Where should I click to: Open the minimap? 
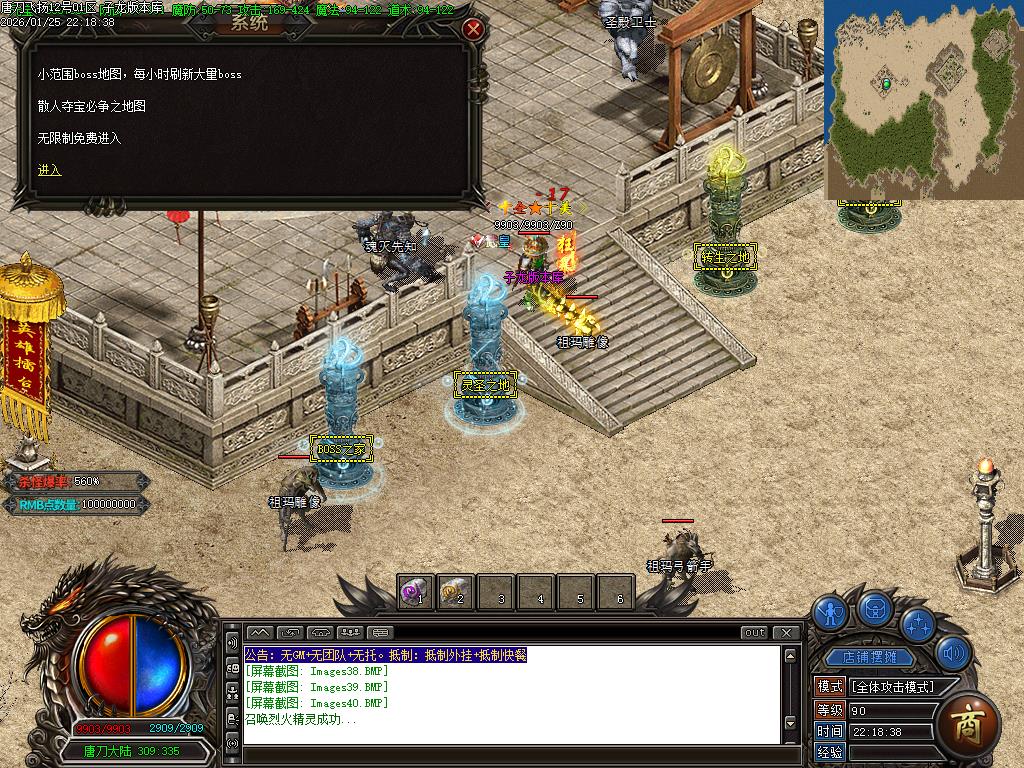coord(923,98)
